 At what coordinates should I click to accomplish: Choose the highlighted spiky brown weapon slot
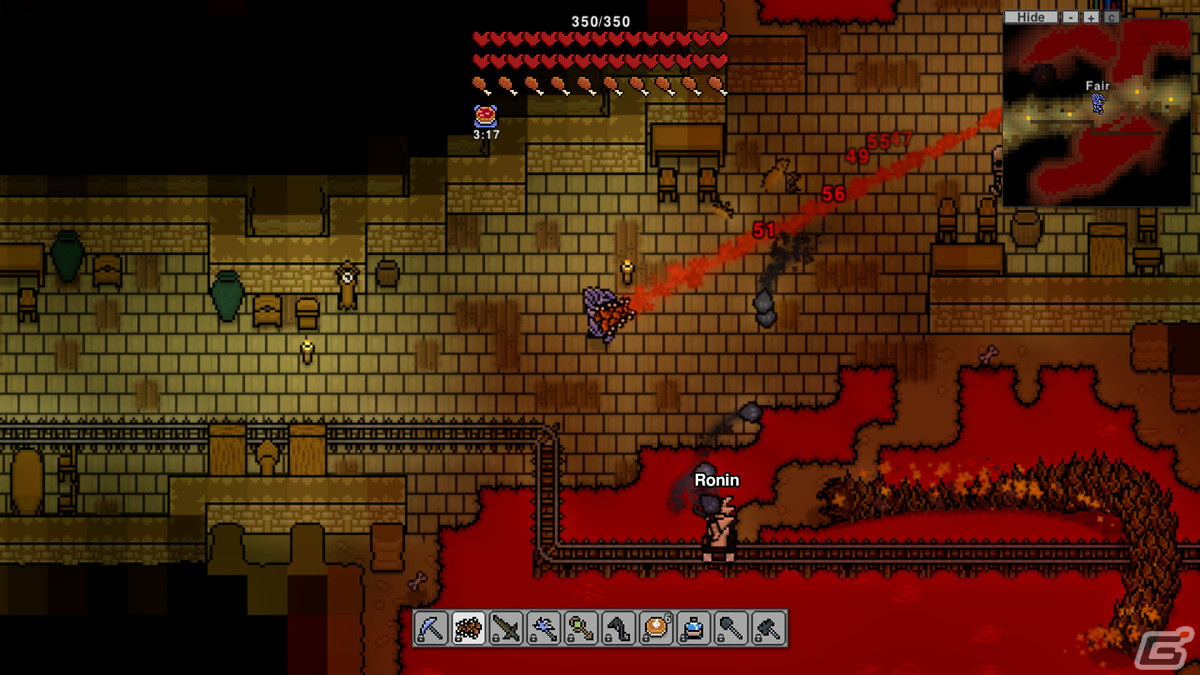[469, 628]
